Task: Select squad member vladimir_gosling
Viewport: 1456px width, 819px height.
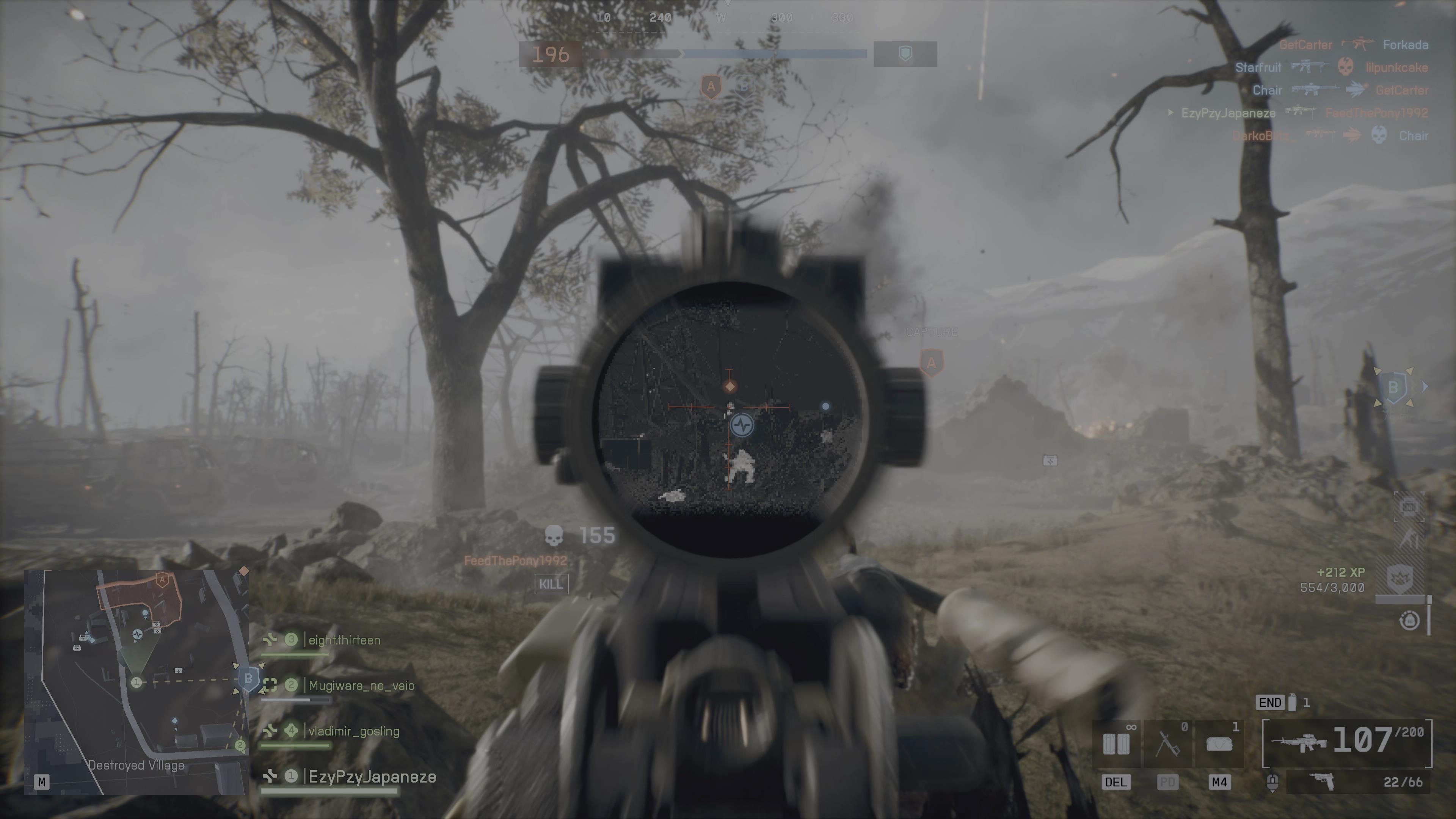Action: 353,731
